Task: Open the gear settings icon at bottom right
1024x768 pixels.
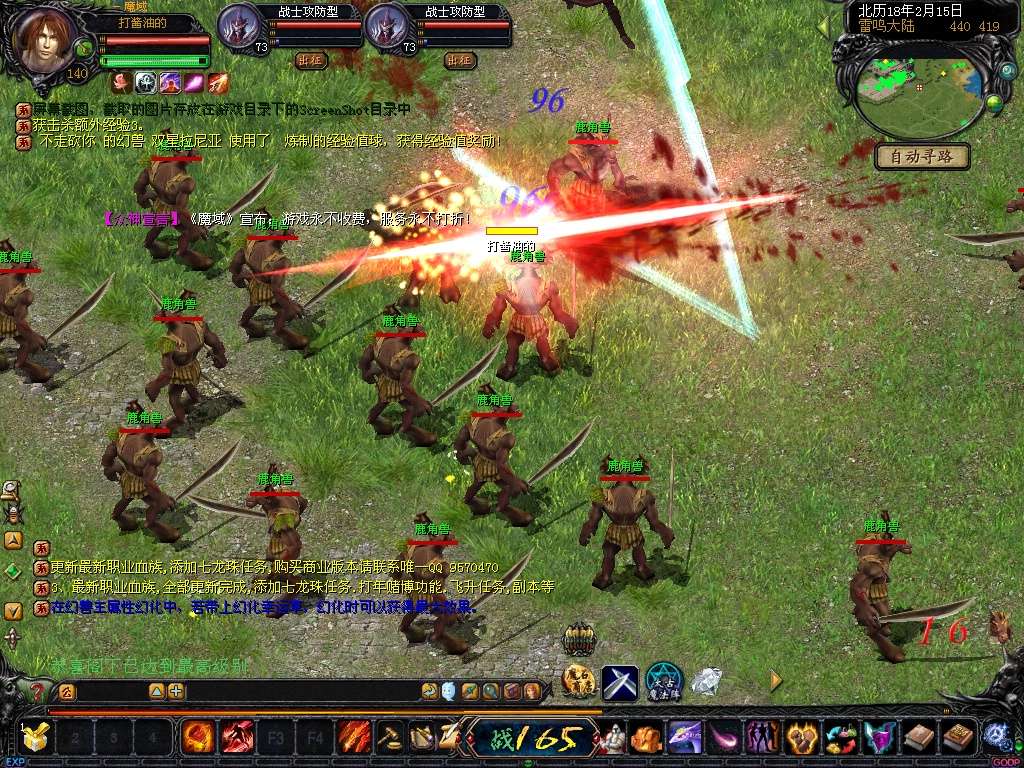Action: pos(995,736)
